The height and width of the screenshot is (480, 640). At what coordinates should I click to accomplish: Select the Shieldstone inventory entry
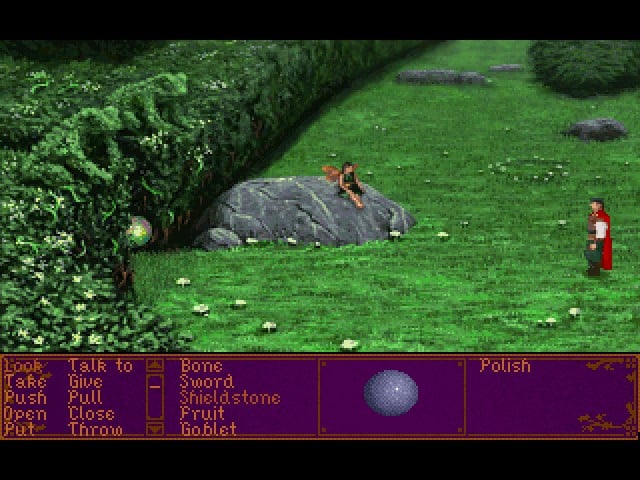pos(229,398)
